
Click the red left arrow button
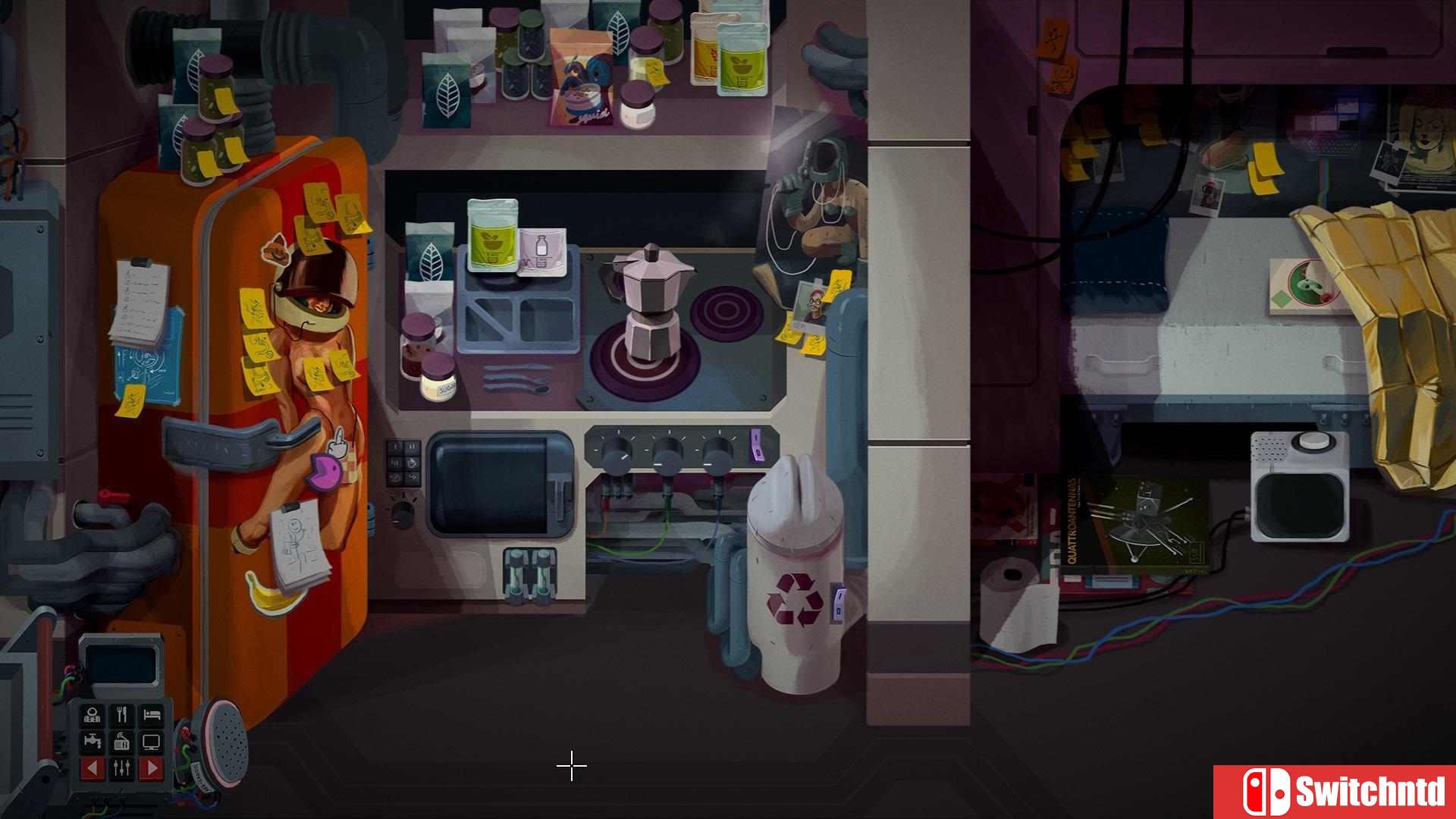93,768
